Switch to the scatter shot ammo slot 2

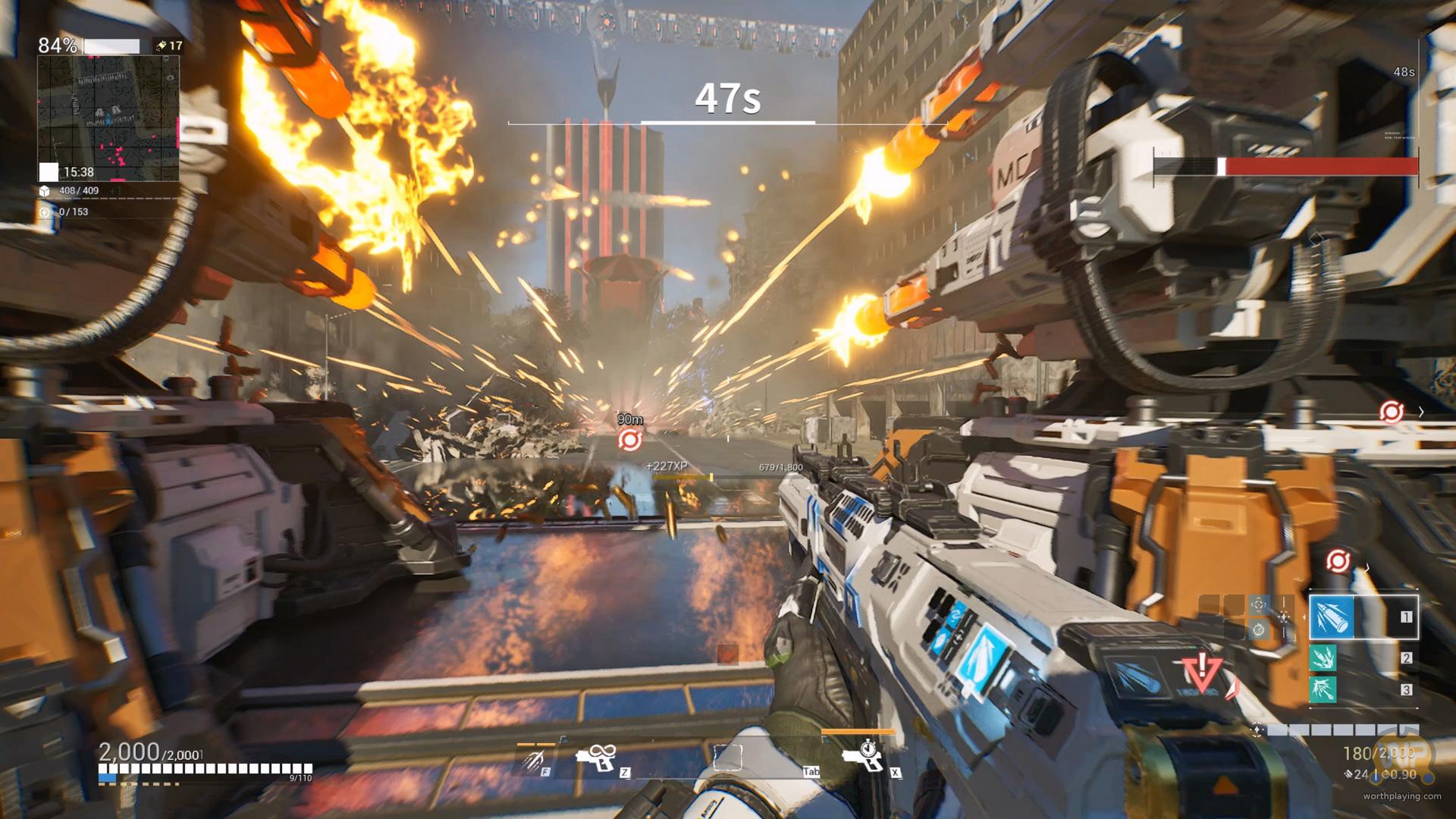coord(1323,658)
